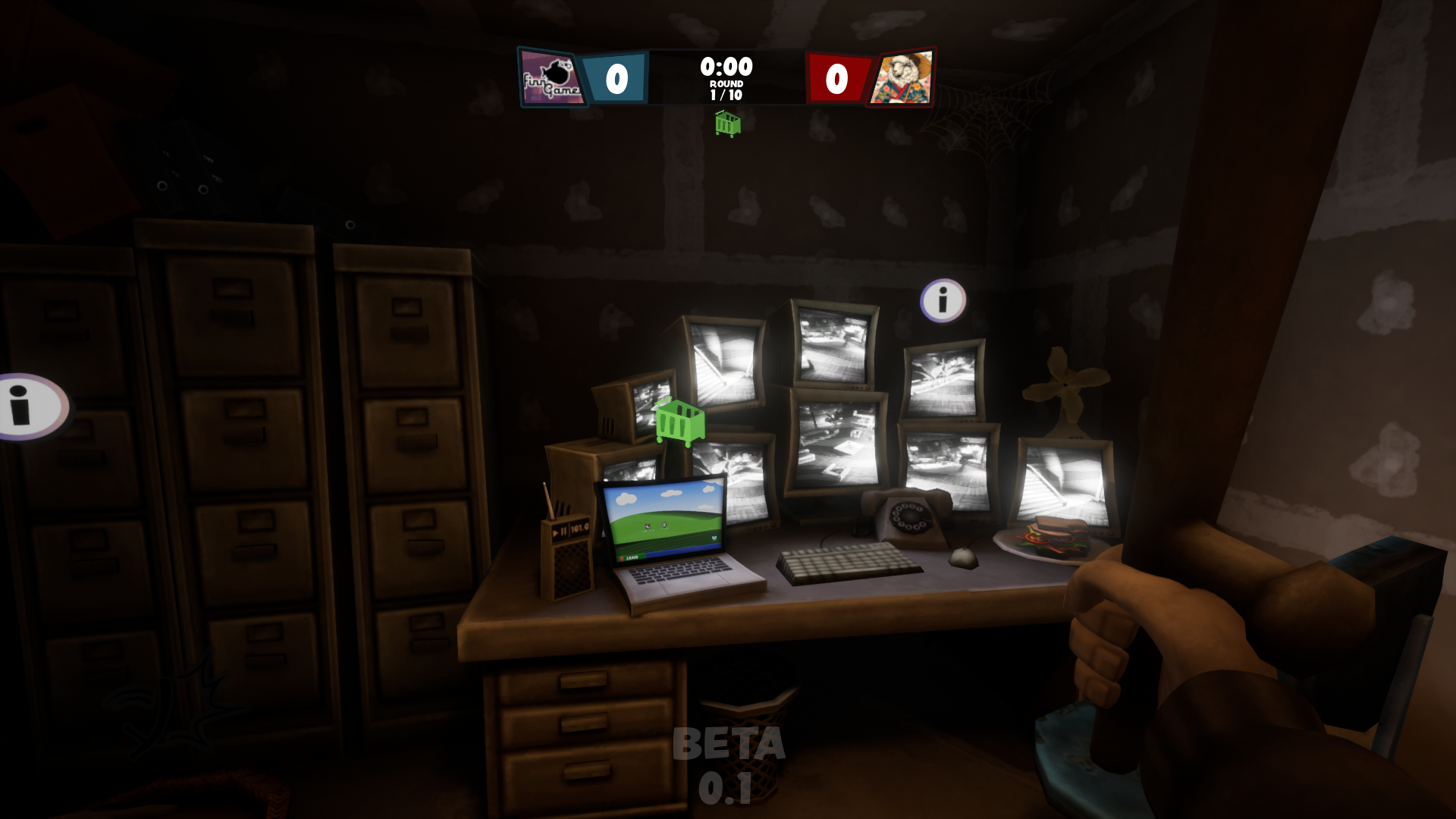This screenshot has height=819, width=1456.
Task: Select the shield icon on the laptop desktop
Action: 664,525
